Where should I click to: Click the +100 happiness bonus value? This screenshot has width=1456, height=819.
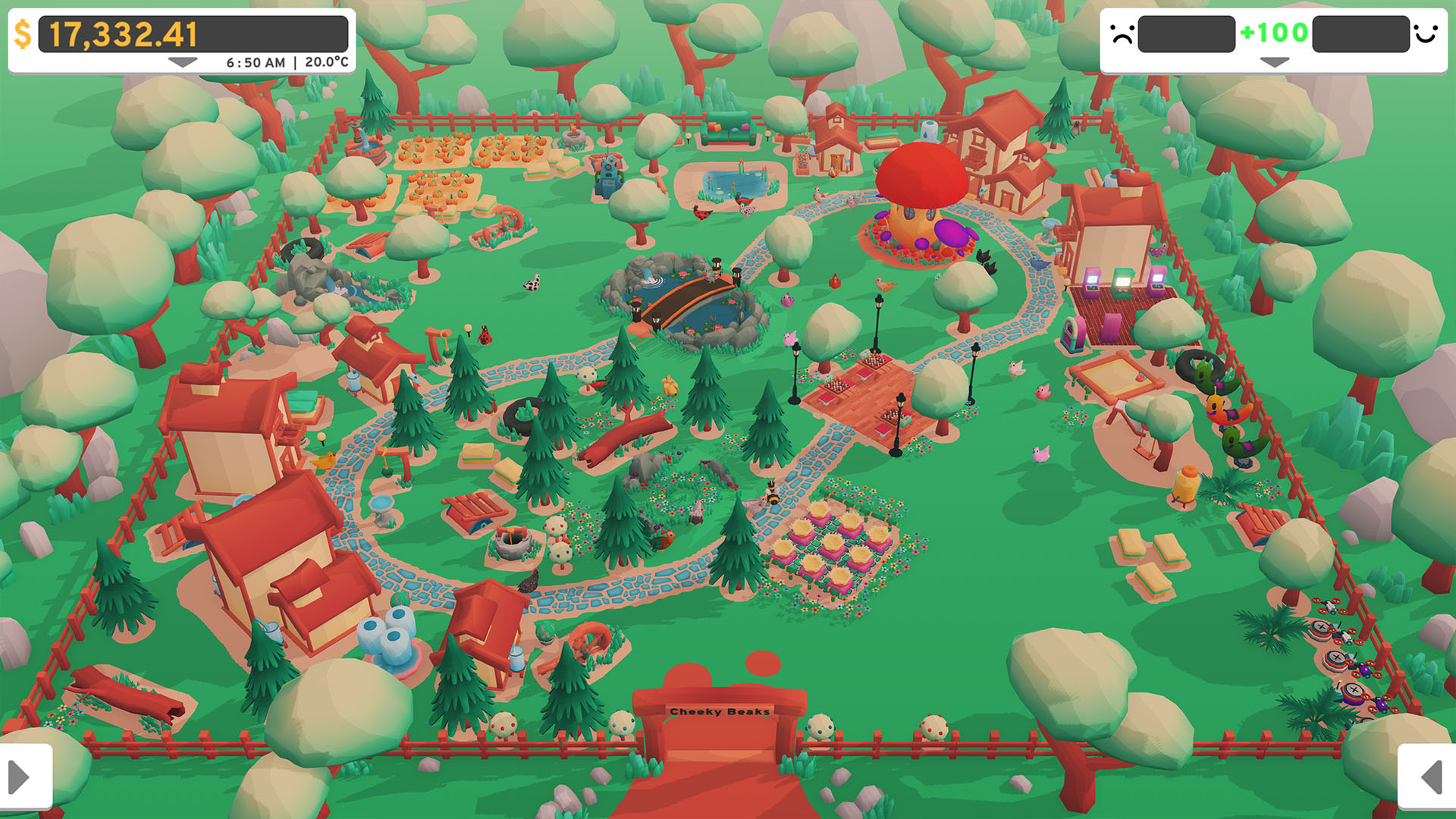point(1273,33)
